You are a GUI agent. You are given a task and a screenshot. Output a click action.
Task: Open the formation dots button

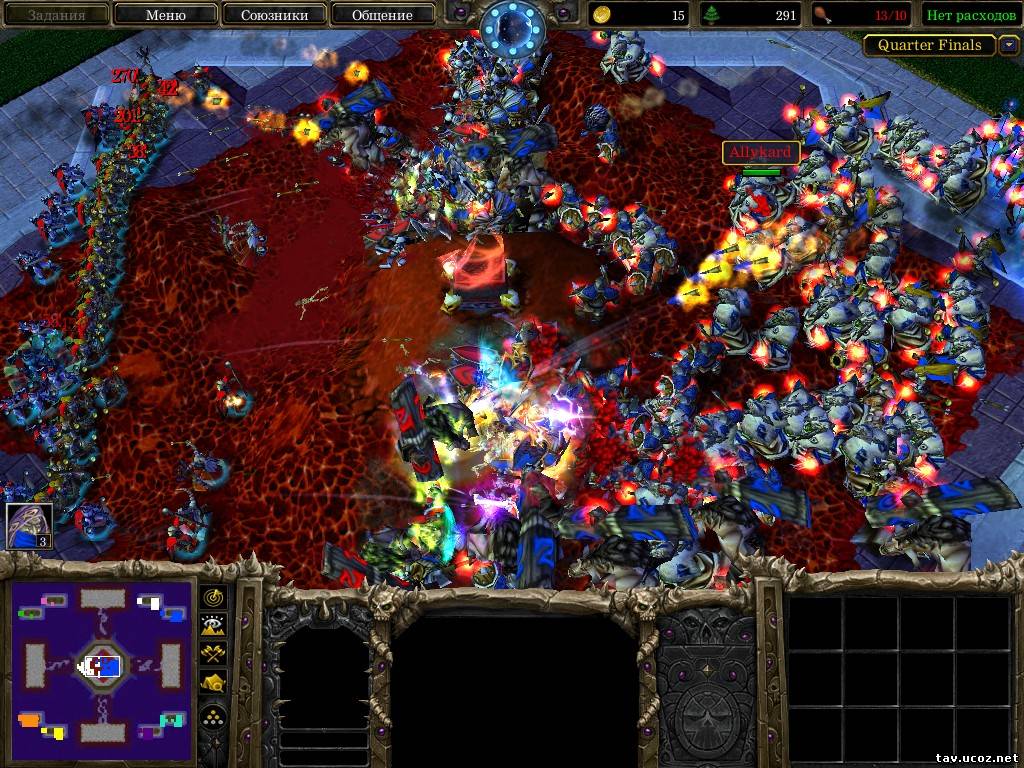[x=215, y=714]
